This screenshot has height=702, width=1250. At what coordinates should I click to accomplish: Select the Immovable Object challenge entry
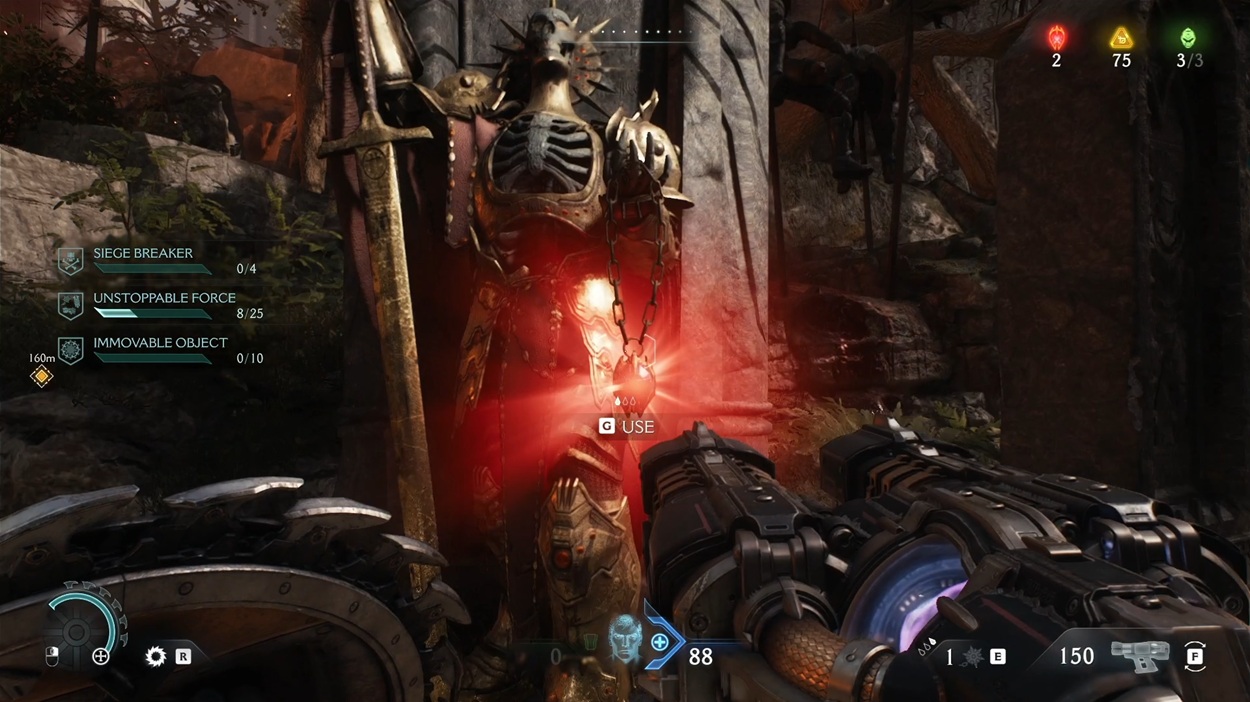click(160, 343)
